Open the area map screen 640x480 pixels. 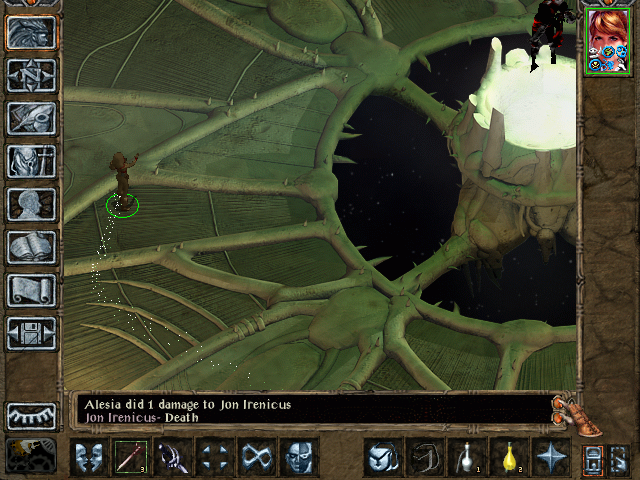coord(31,74)
